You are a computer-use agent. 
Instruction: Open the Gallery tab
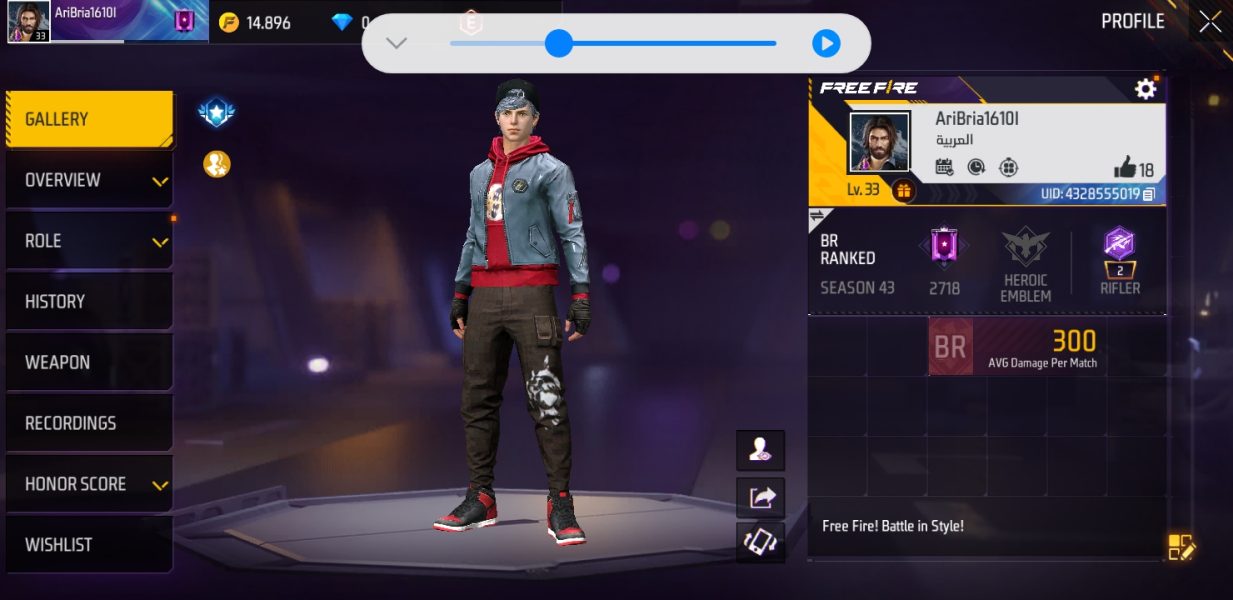click(88, 119)
